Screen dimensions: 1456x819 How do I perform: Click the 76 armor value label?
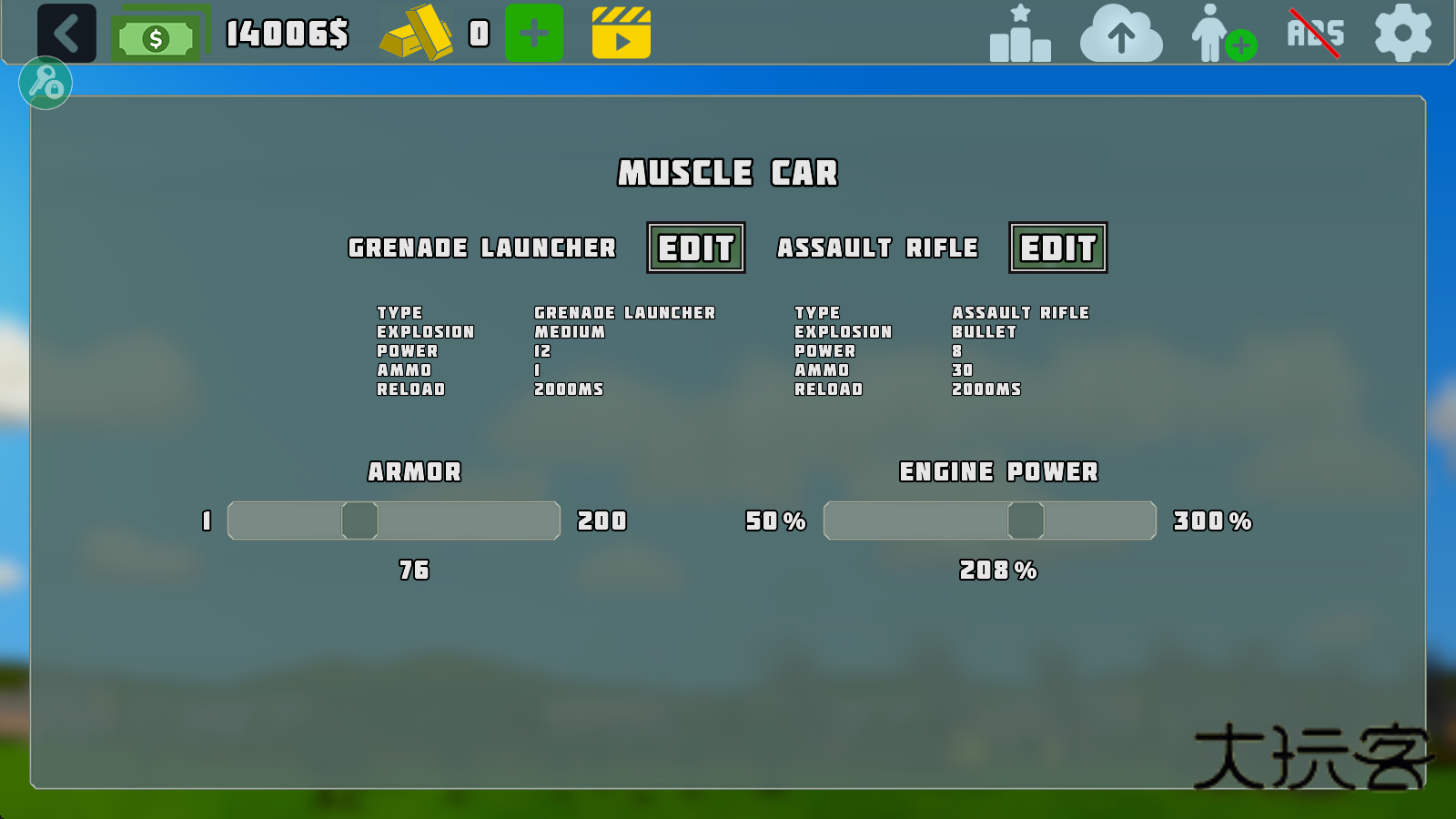click(416, 571)
